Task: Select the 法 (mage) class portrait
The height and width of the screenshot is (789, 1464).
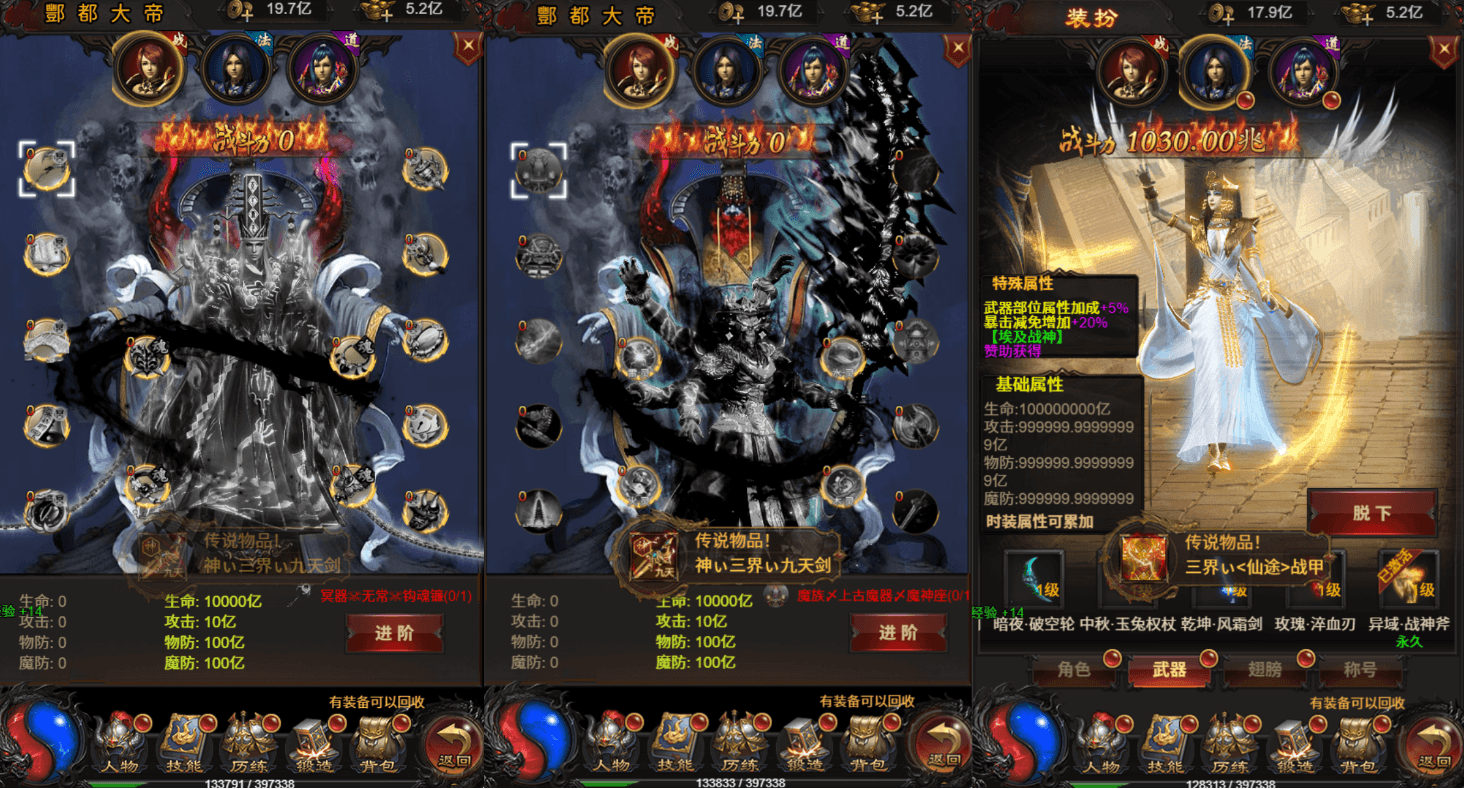Action: click(x=237, y=70)
